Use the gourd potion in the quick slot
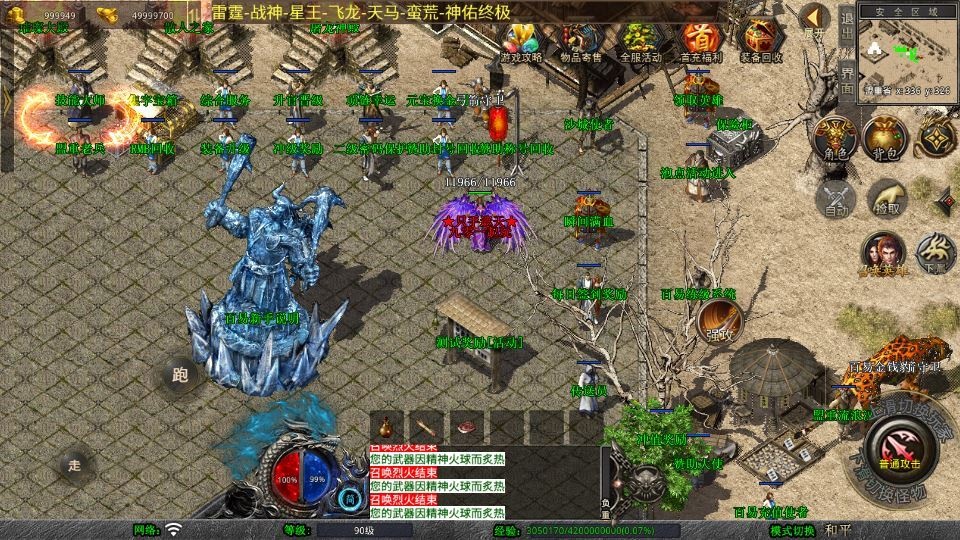 coord(387,424)
